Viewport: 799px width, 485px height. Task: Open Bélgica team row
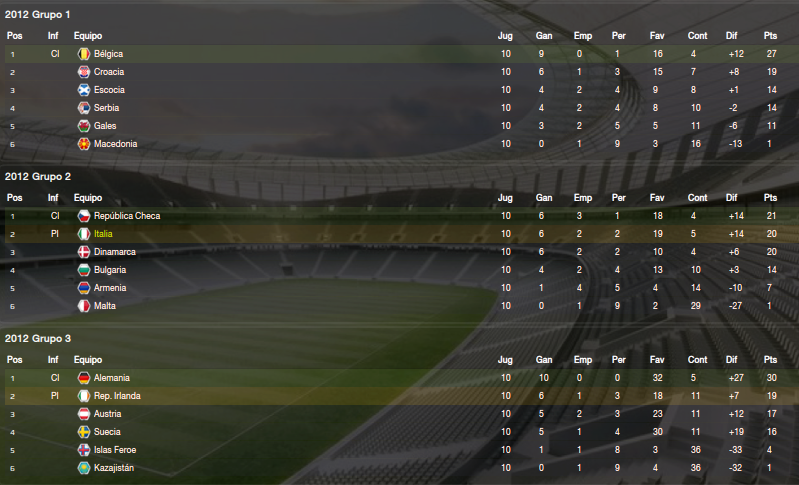pyautogui.click(x=108, y=54)
